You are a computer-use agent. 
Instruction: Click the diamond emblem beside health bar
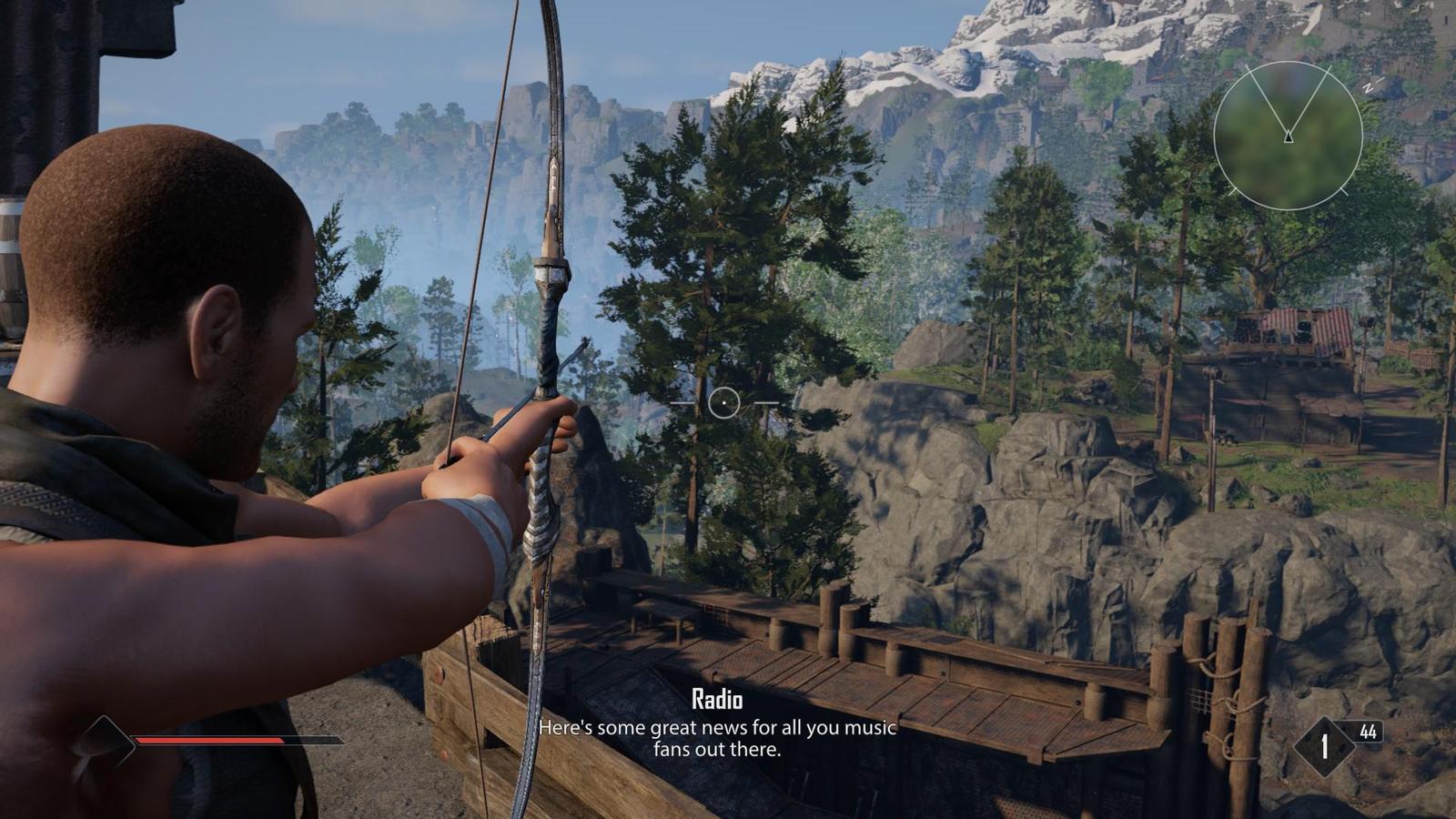pyautogui.click(x=104, y=742)
